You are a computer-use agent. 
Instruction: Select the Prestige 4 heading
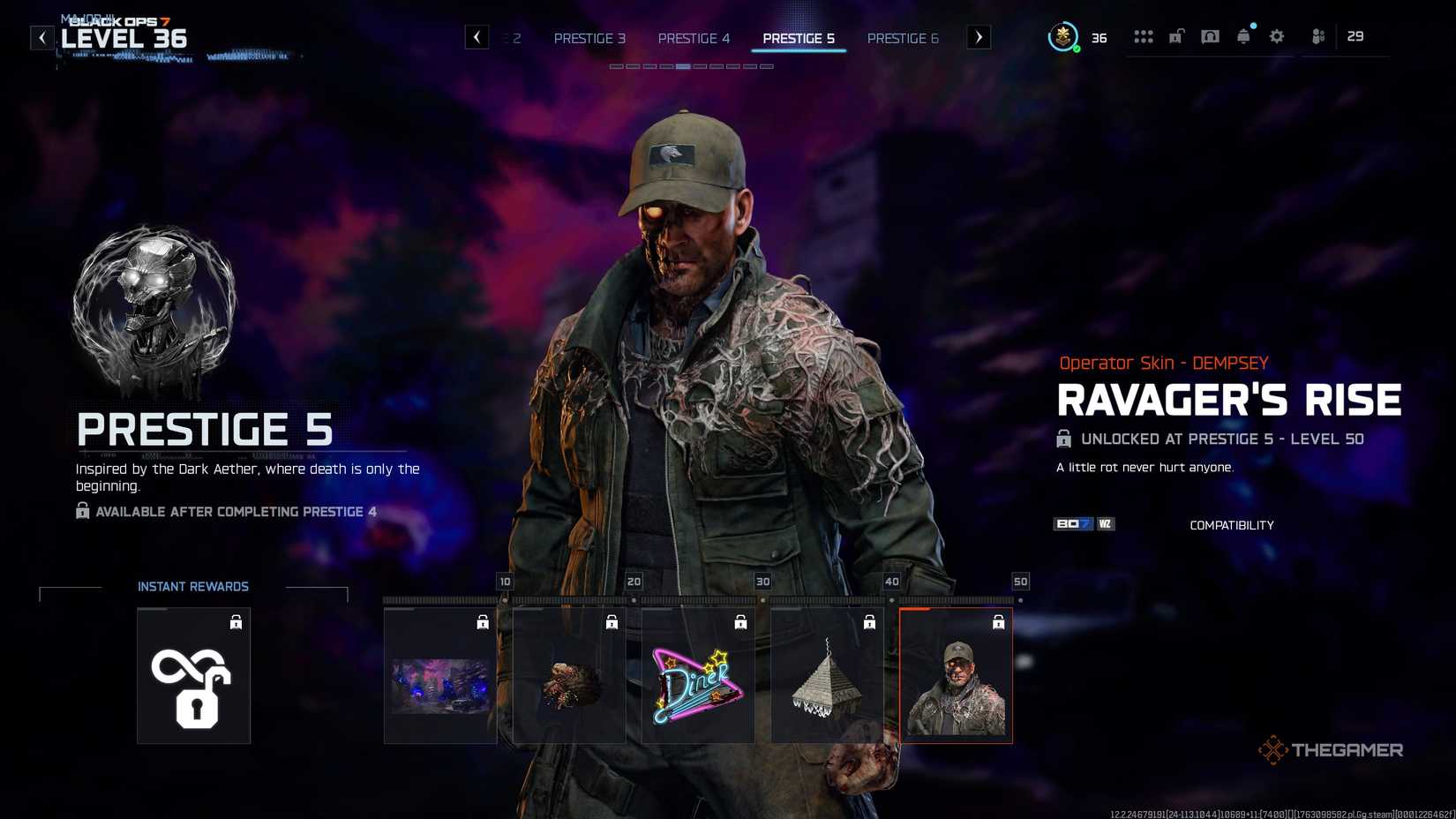(694, 38)
